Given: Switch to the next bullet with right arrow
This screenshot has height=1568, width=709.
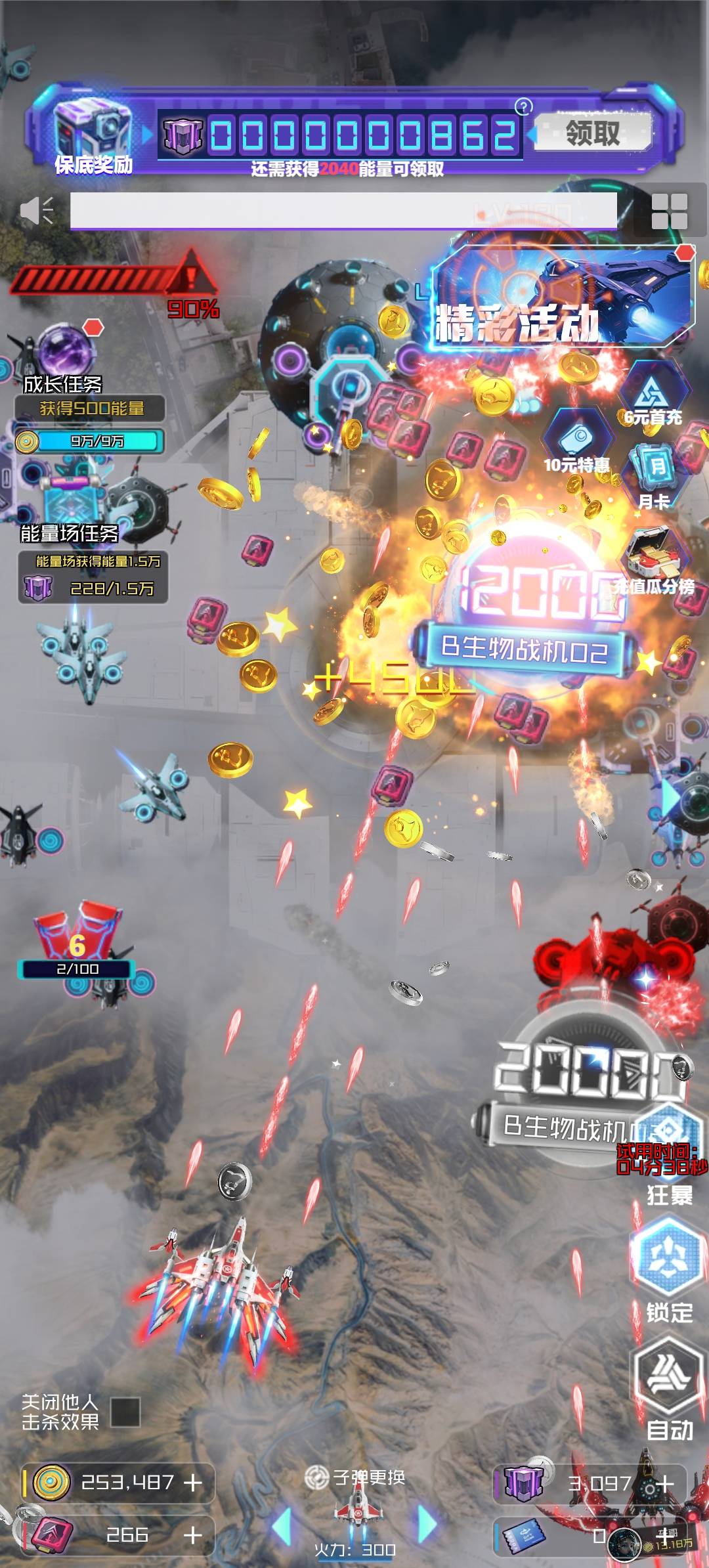Looking at the screenshot, I should 427,1525.
